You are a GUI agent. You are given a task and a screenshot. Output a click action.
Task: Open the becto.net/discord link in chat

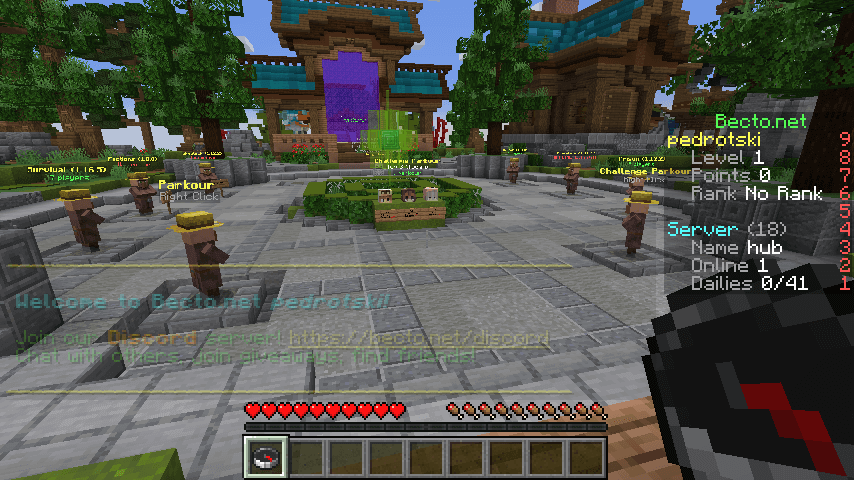tap(419, 338)
